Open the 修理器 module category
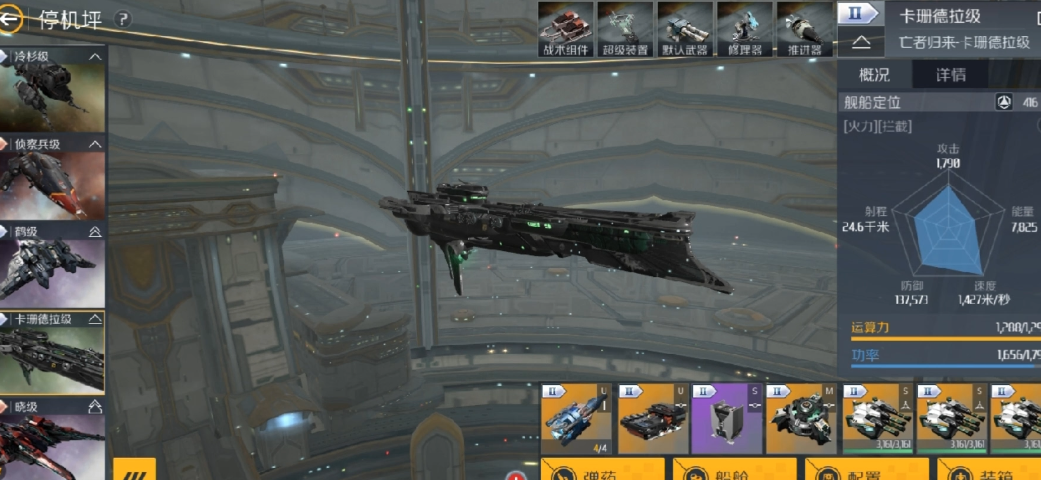This screenshot has width=1041, height=480. click(745, 28)
